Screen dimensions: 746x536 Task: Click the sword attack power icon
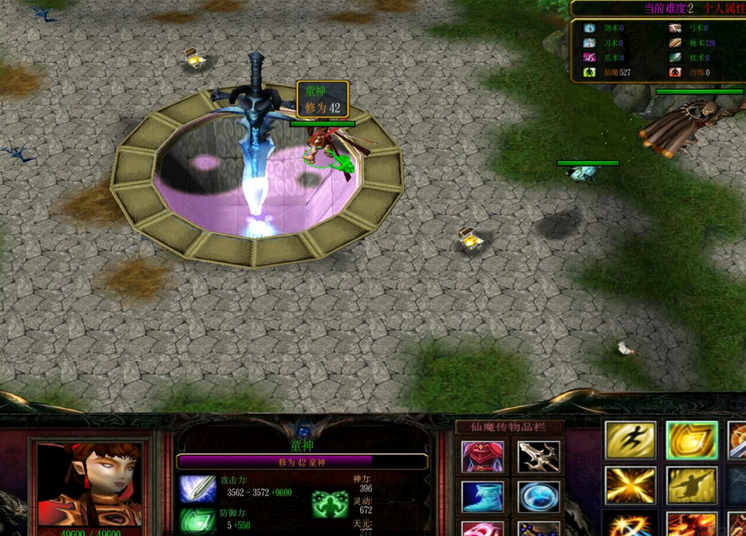pyautogui.click(x=197, y=489)
